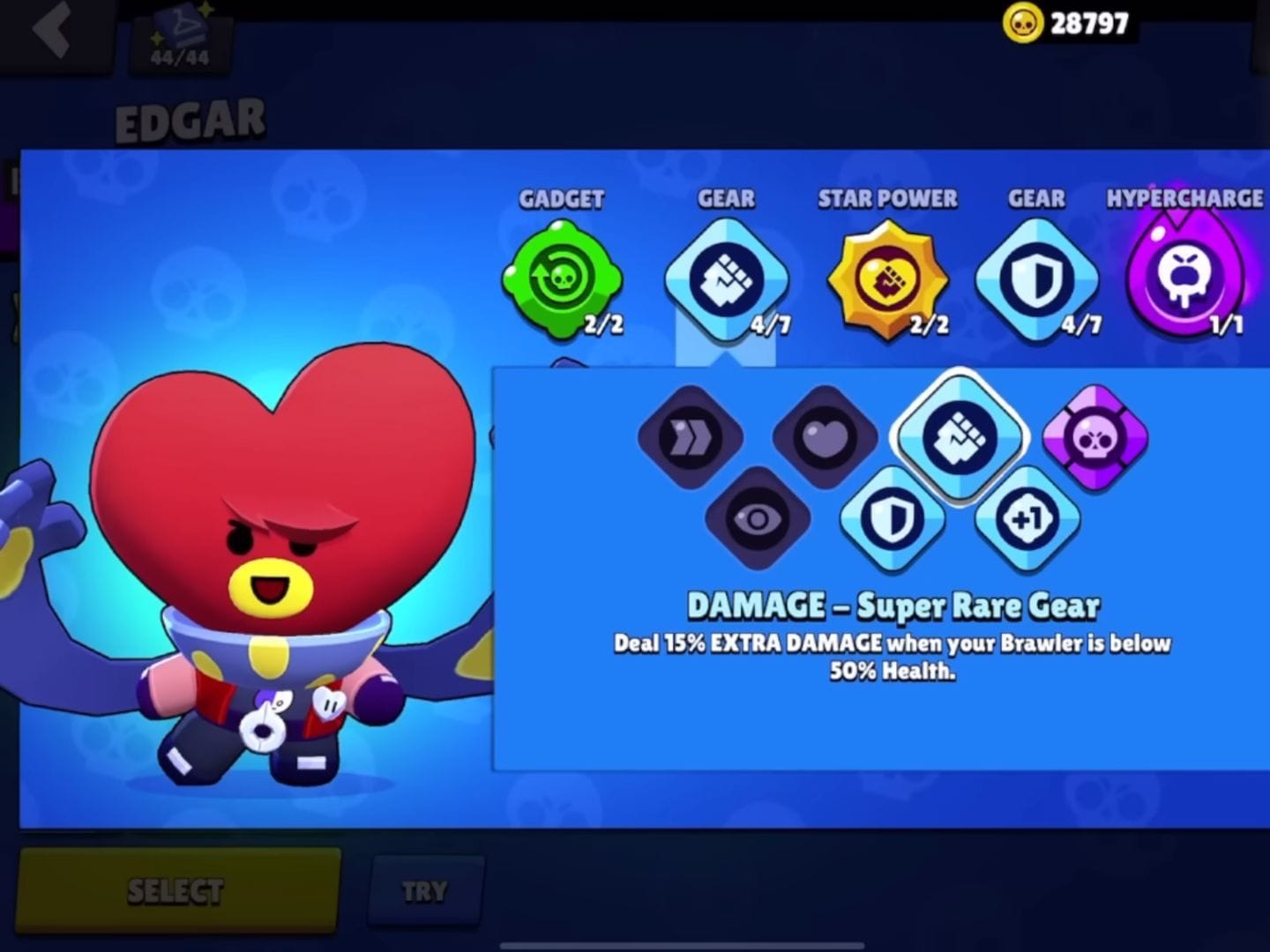1270x952 pixels.
Task: Select the Speed gear chevron icon
Action: click(x=691, y=438)
